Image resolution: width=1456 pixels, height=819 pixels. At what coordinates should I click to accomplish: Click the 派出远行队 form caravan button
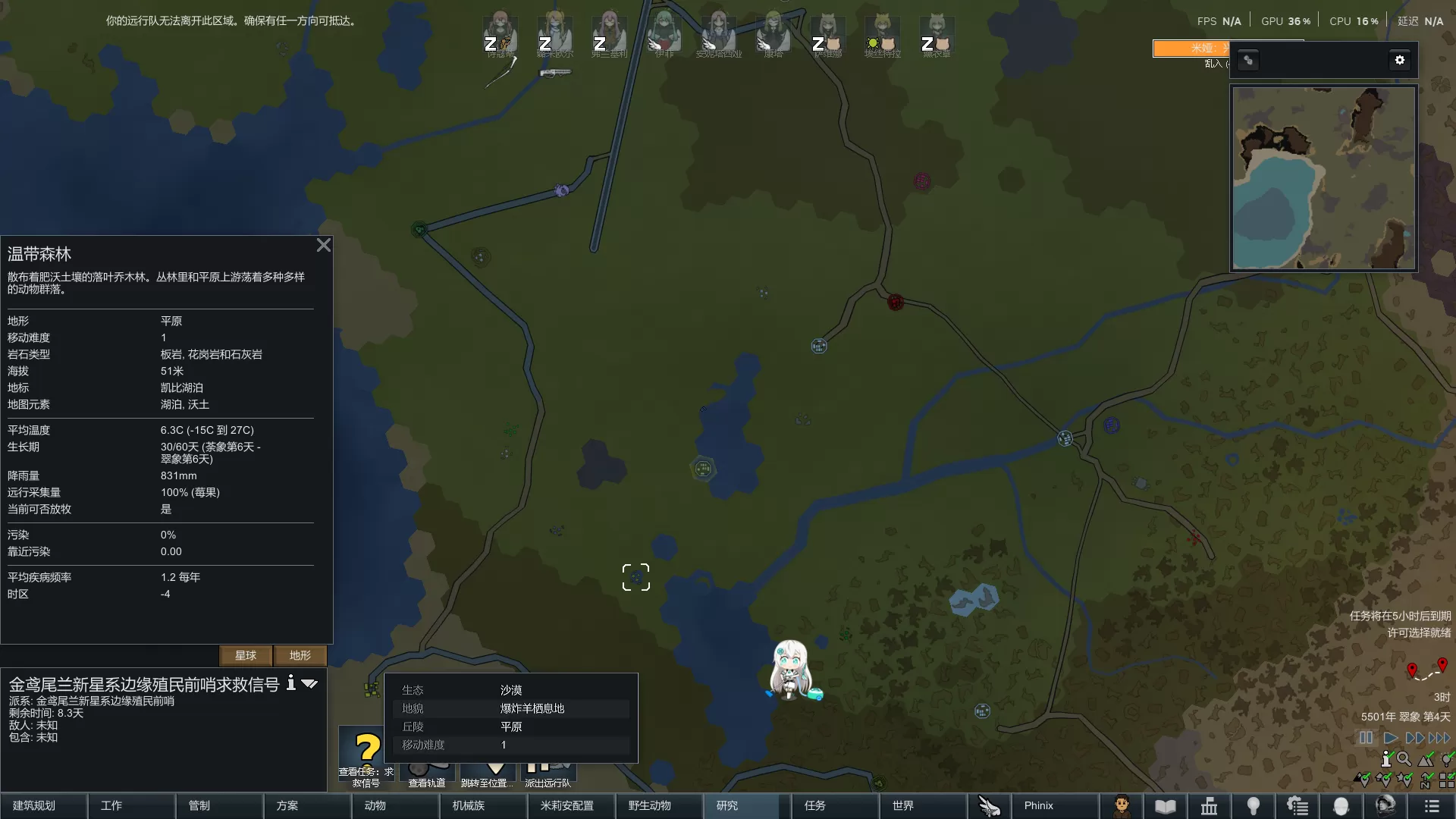[x=548, y=775]
